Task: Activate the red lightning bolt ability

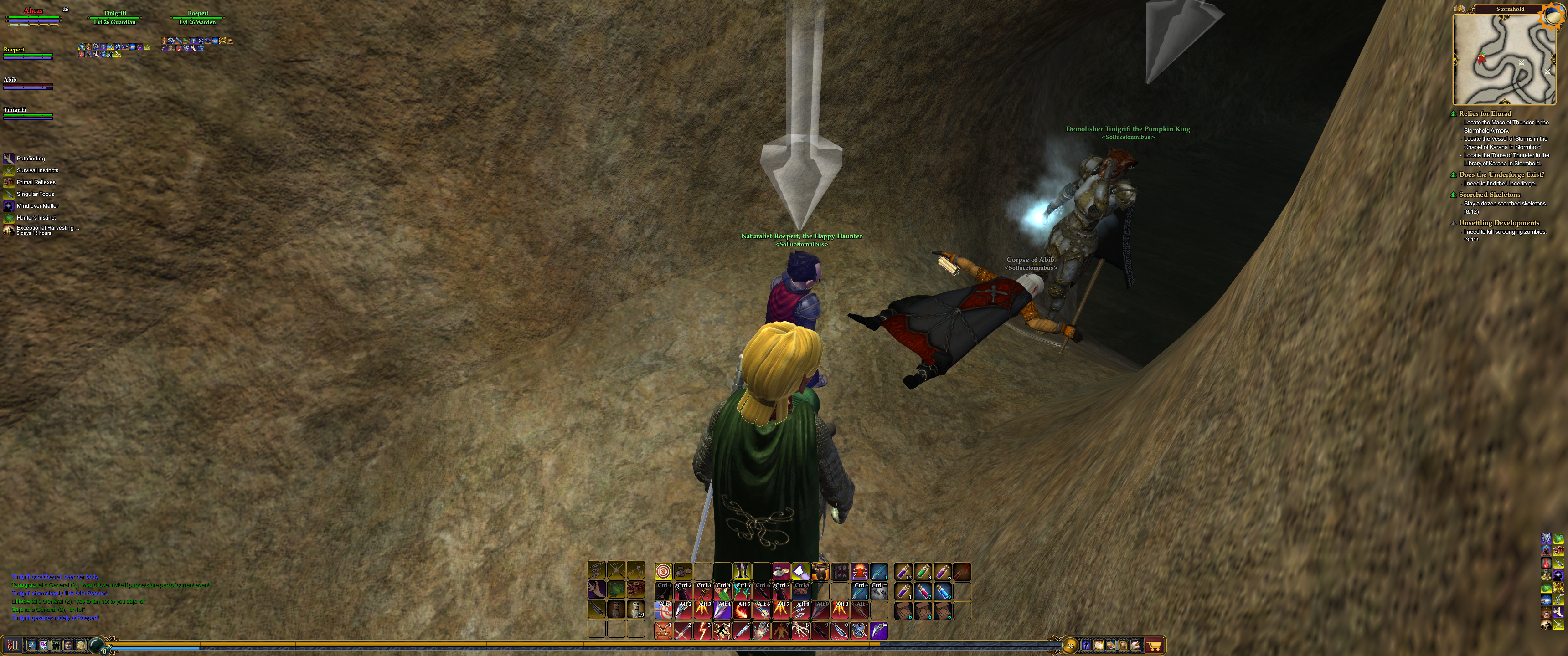Action: point(702,630)
